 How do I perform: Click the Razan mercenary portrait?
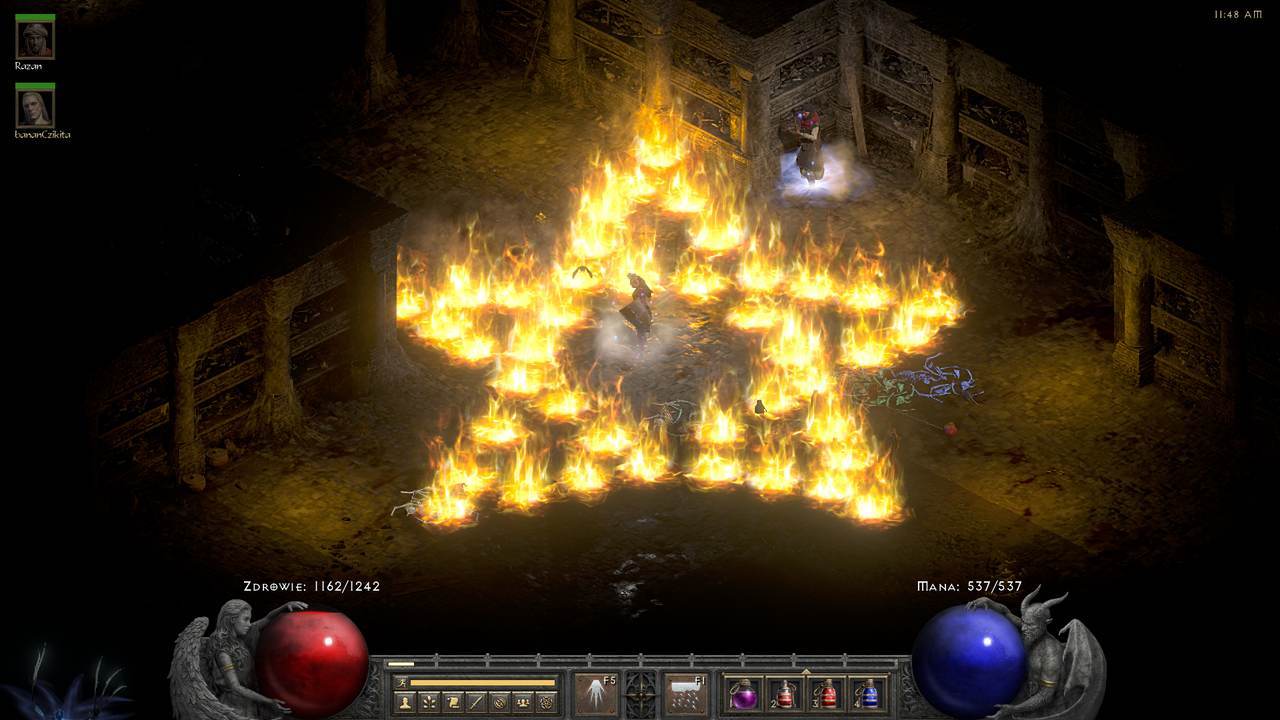click(35, 39)
